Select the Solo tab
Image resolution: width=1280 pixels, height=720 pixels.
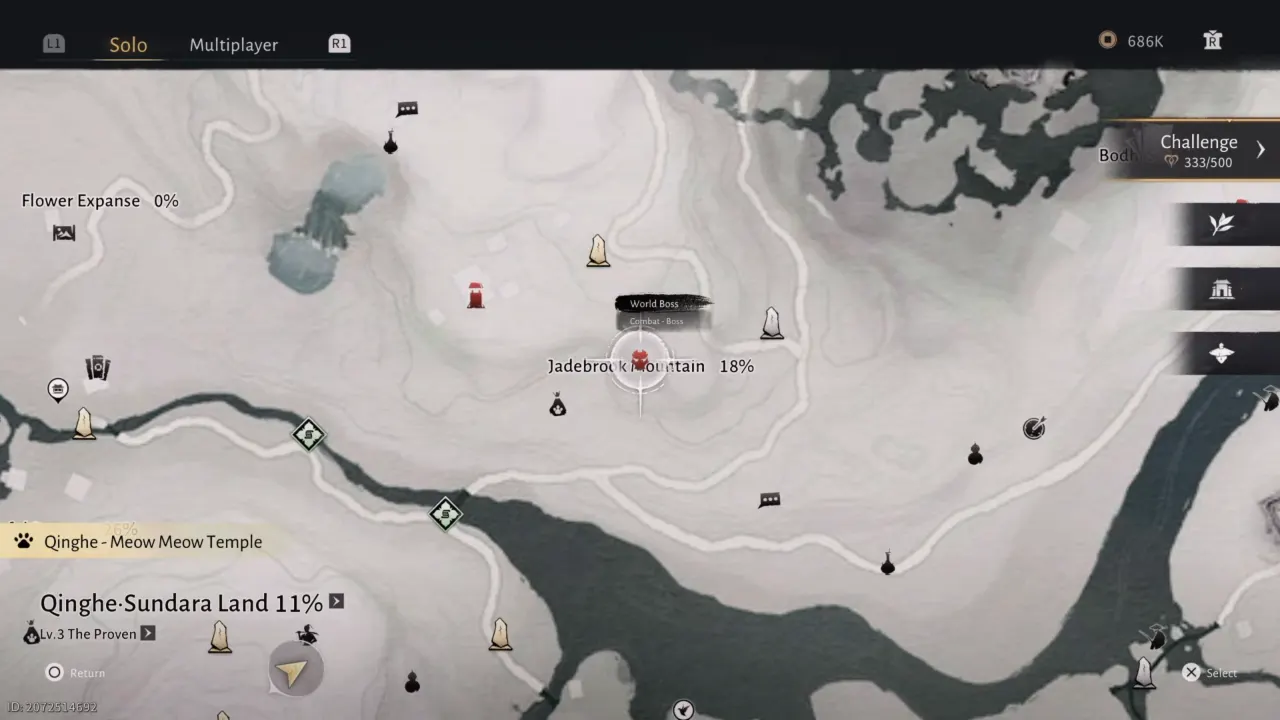tap(128, 45)
